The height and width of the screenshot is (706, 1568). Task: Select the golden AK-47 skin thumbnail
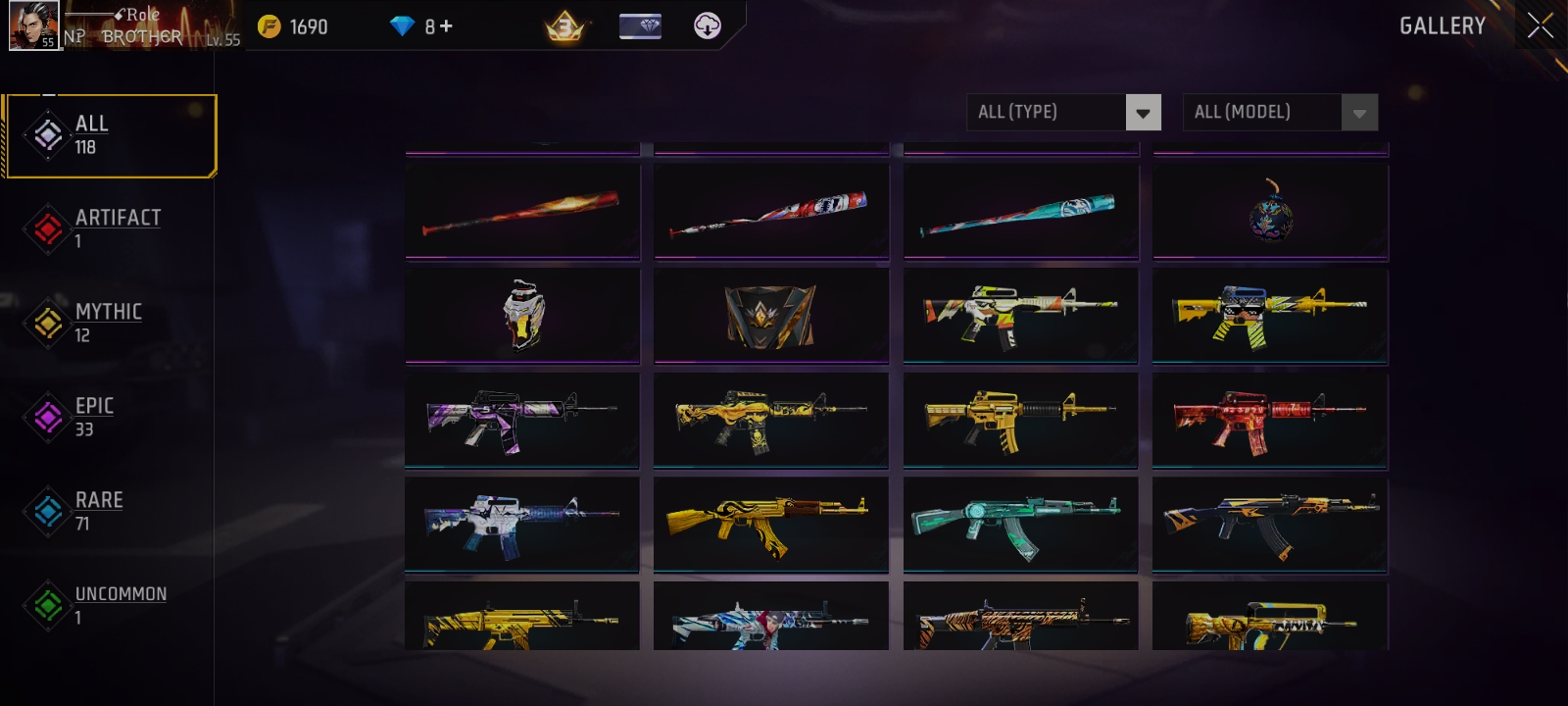pos(771,526)
